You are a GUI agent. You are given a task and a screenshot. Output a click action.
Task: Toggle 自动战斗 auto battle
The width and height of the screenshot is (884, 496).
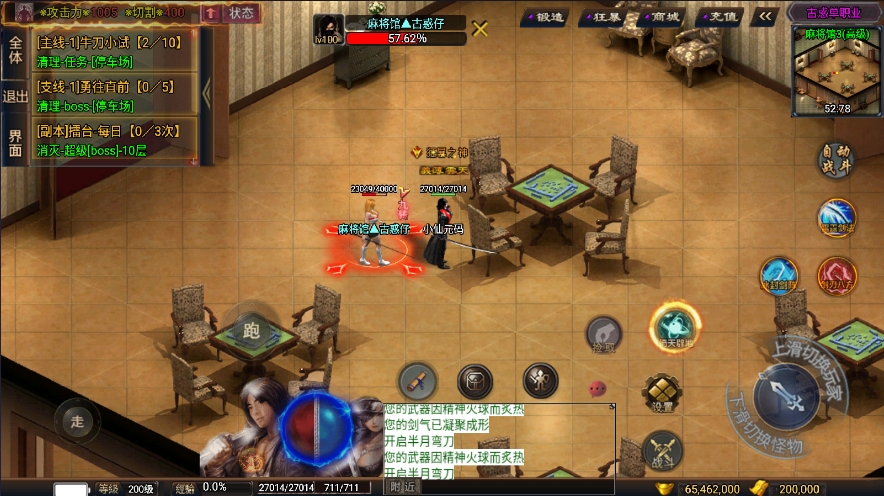[836, 161]
